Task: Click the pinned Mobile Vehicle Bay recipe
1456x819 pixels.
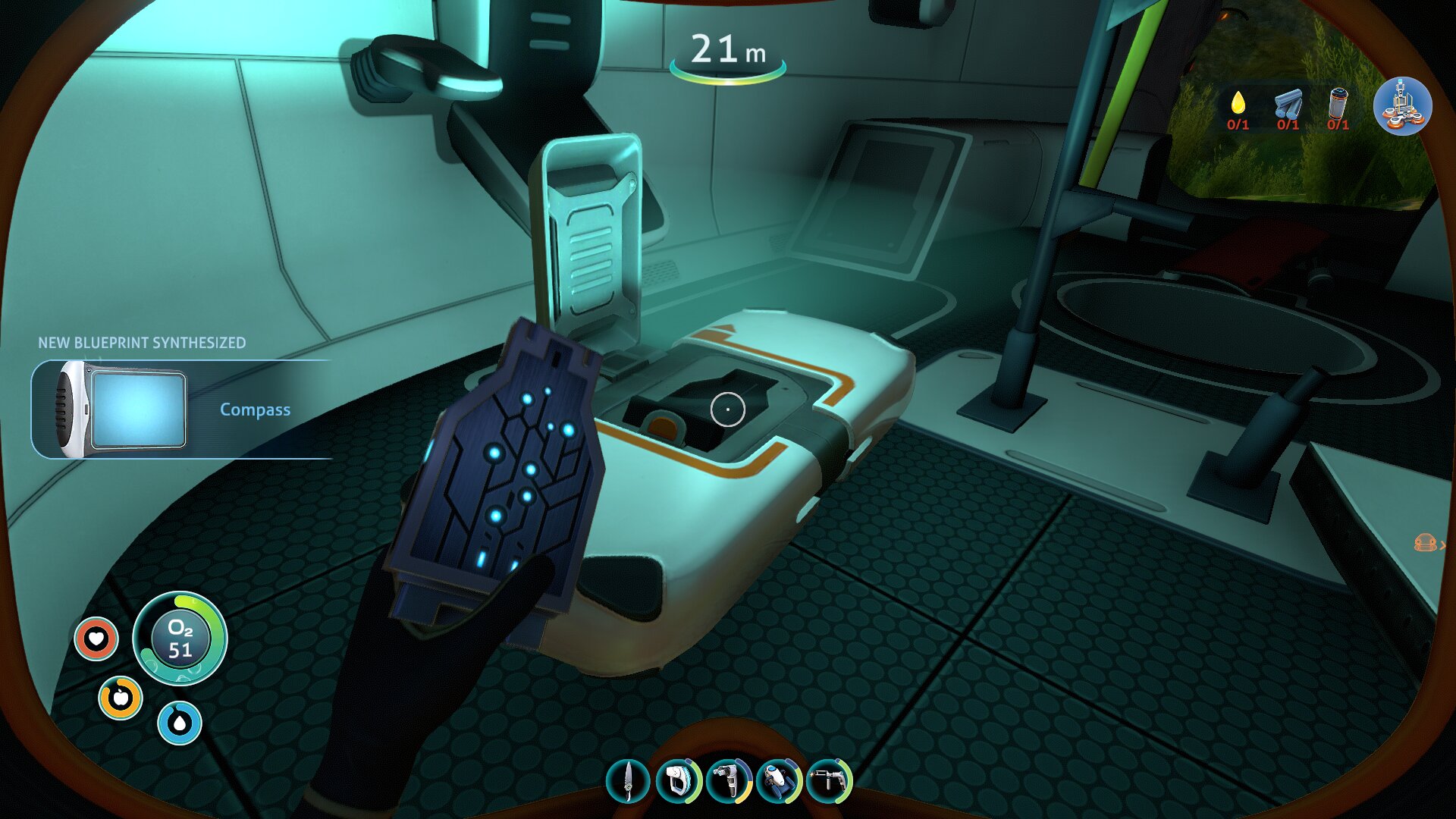Action: pos(1402,106)
